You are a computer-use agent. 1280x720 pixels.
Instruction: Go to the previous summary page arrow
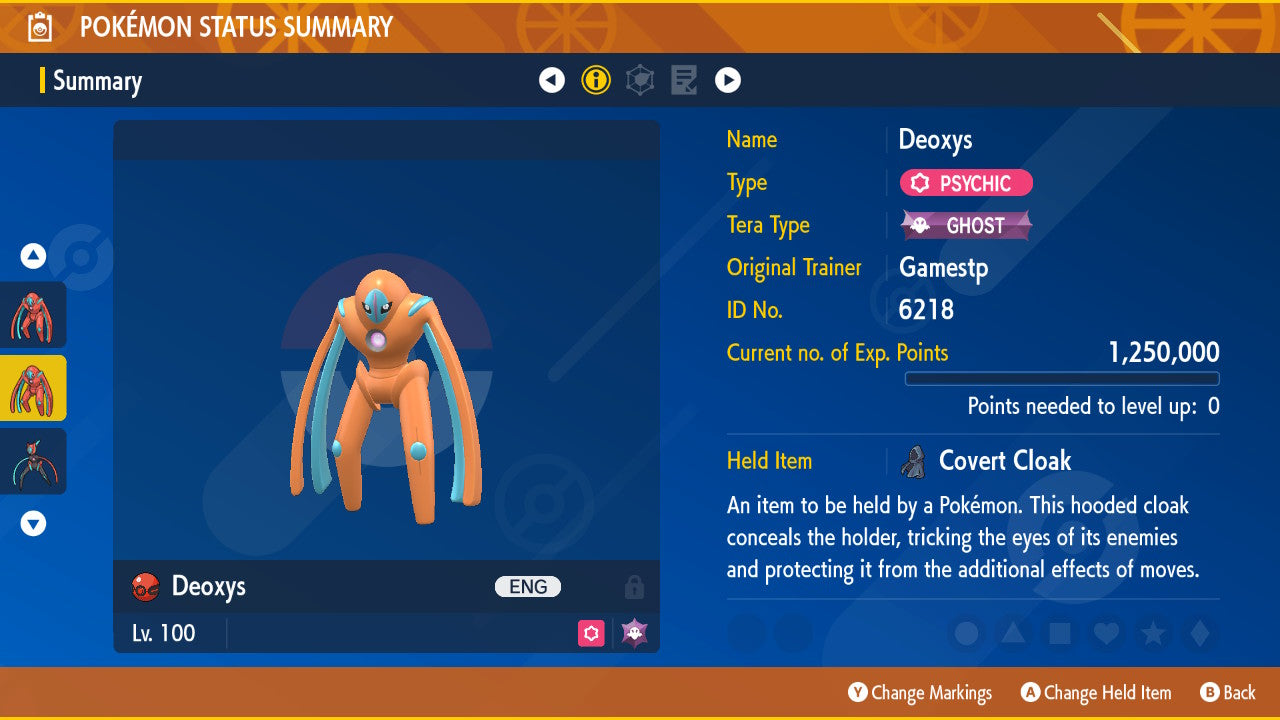click(x=552, y=80)
